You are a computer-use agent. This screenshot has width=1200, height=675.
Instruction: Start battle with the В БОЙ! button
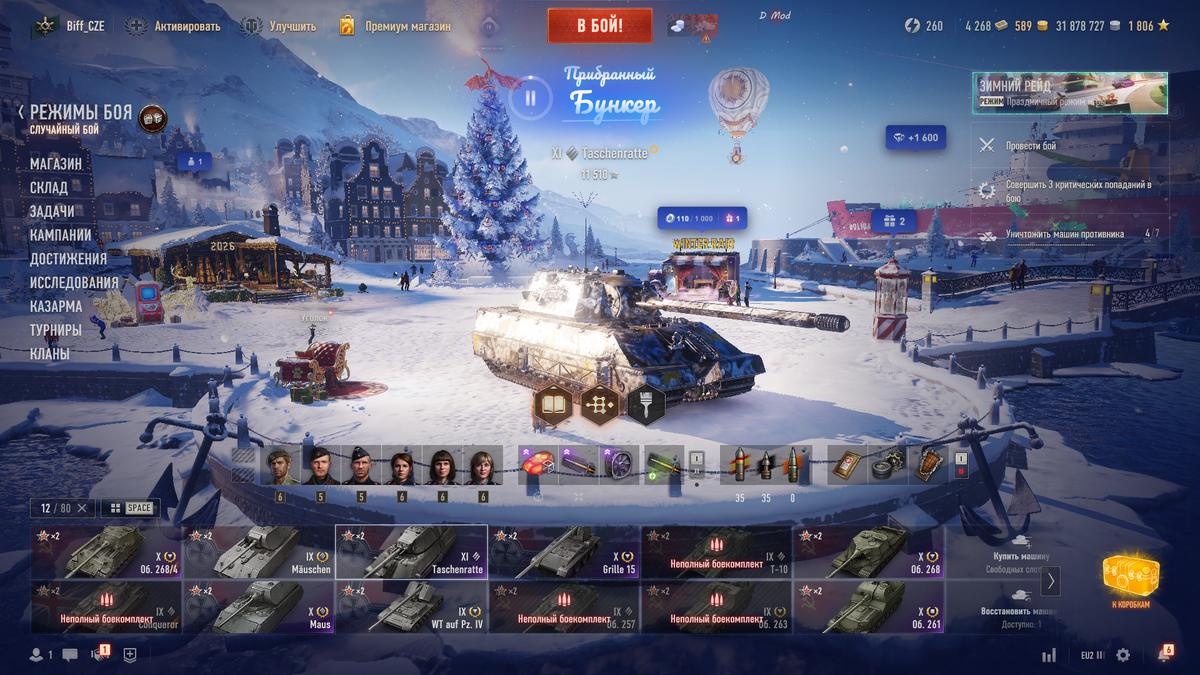599,26
